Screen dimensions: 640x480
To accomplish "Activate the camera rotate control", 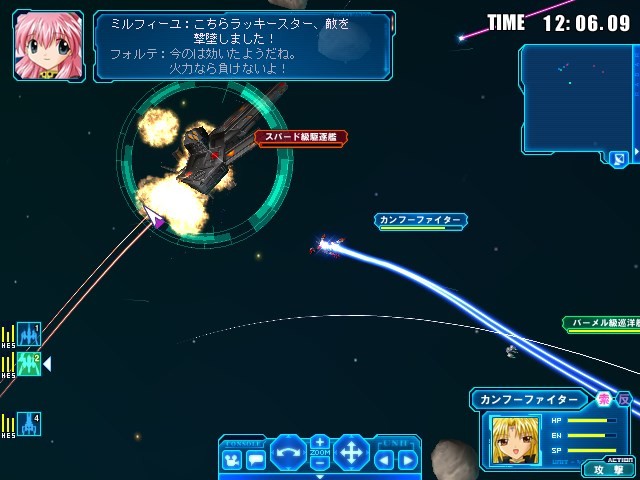I will pyautogui.click(x=288, y=453).
